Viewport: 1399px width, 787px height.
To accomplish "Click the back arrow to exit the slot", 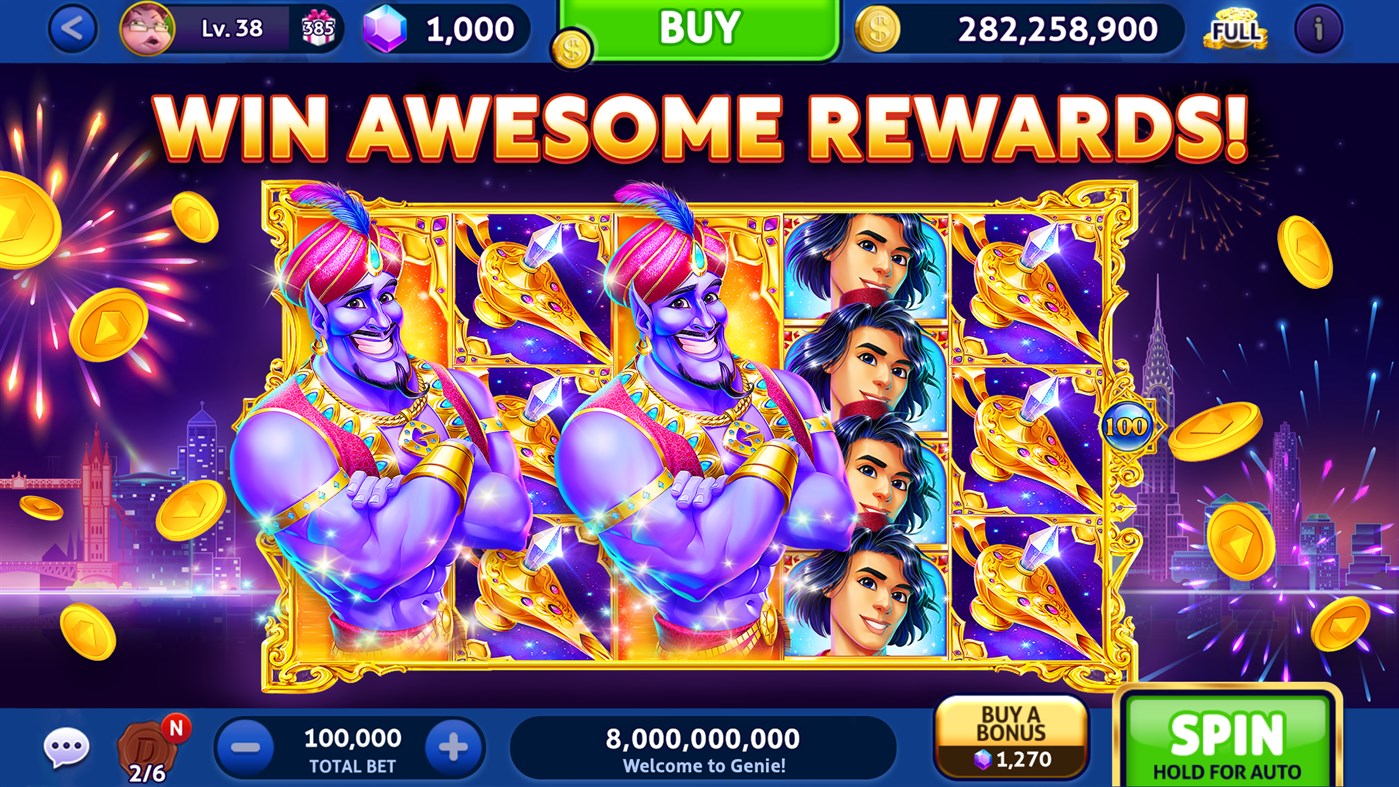I will click(x=74, y=29).
